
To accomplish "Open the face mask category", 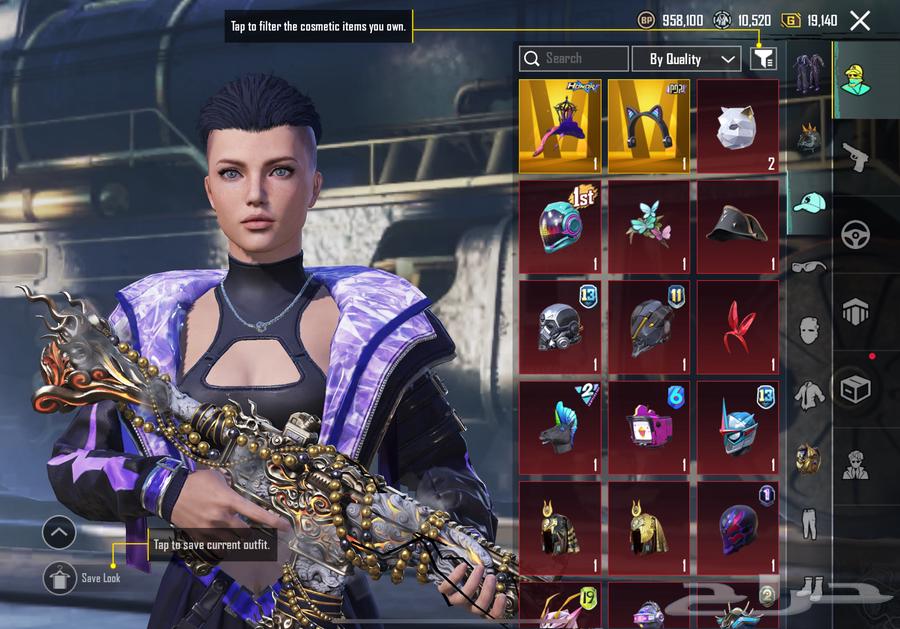I will pos(809,331).
